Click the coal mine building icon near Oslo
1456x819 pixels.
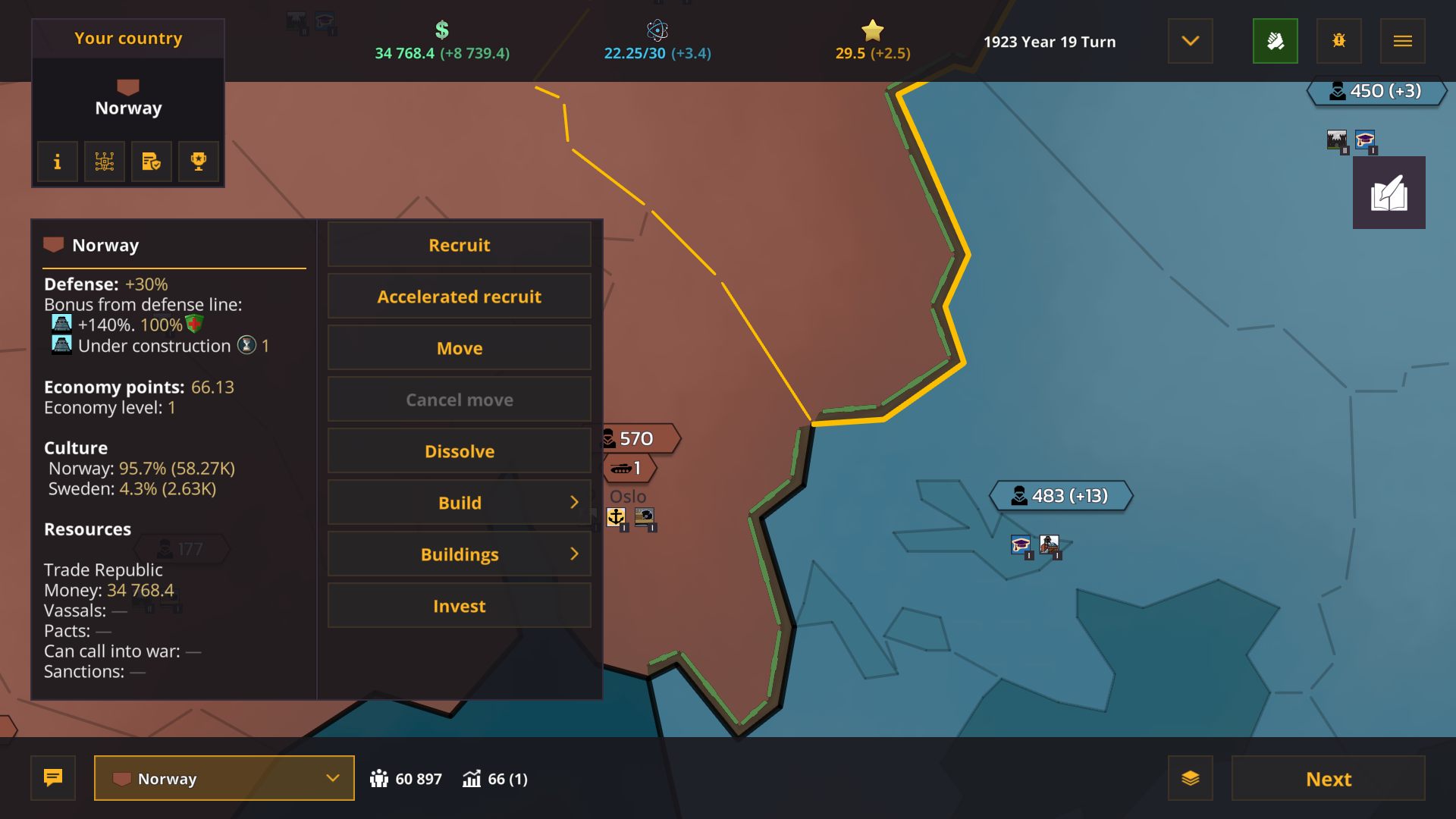click(646, 517)
